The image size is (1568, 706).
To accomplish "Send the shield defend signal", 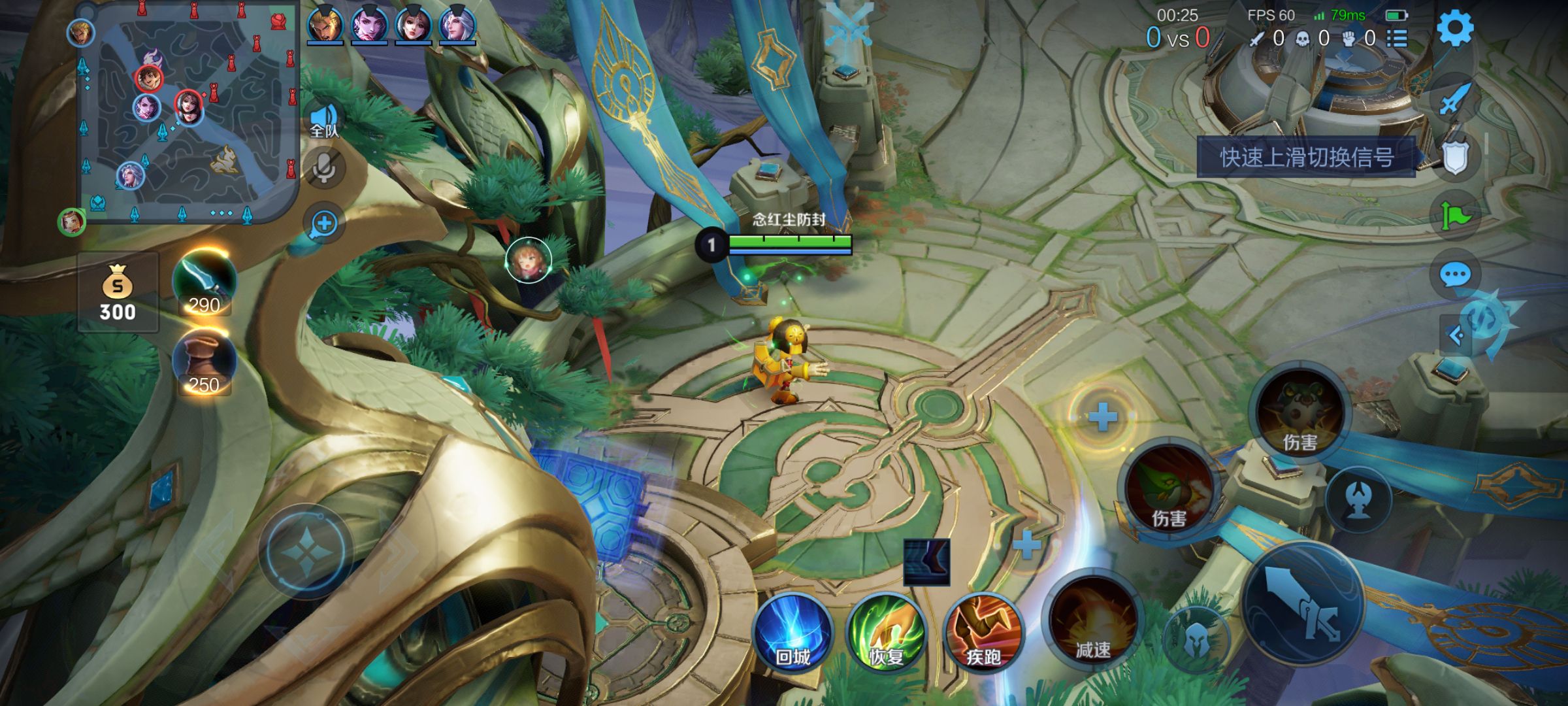I will (x=1455, y=157).
